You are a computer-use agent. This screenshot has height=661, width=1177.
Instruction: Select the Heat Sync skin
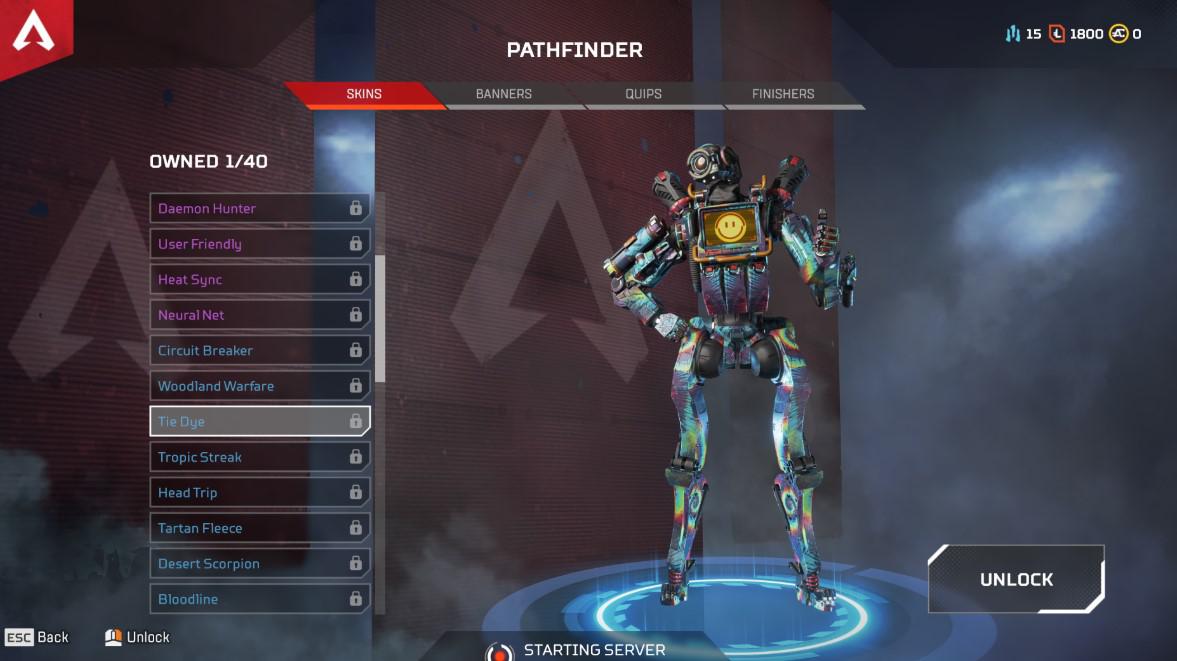pyautogui.click(x=259, y=279)
